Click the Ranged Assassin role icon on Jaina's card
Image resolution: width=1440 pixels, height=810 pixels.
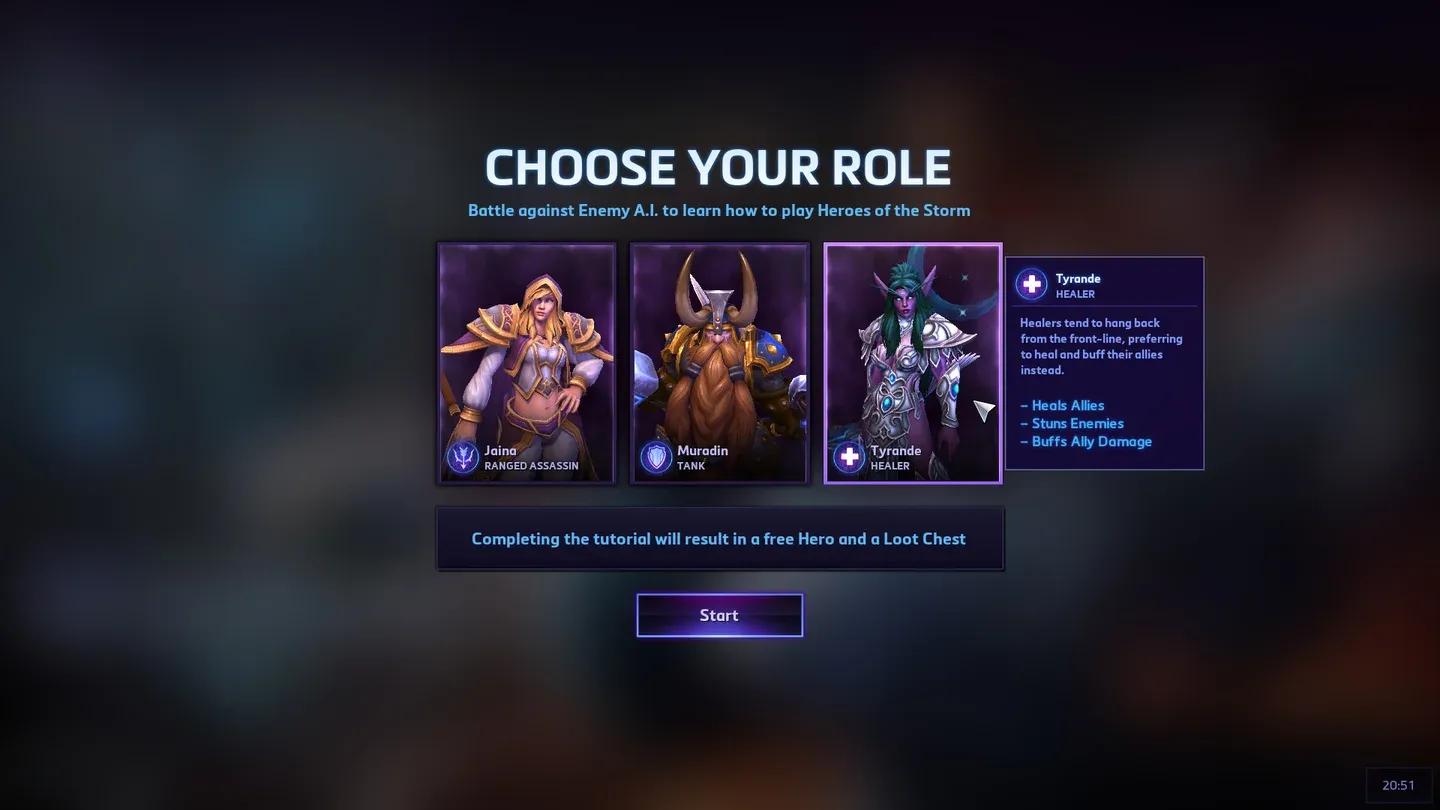pyautogui.click(x=463, y=457)
